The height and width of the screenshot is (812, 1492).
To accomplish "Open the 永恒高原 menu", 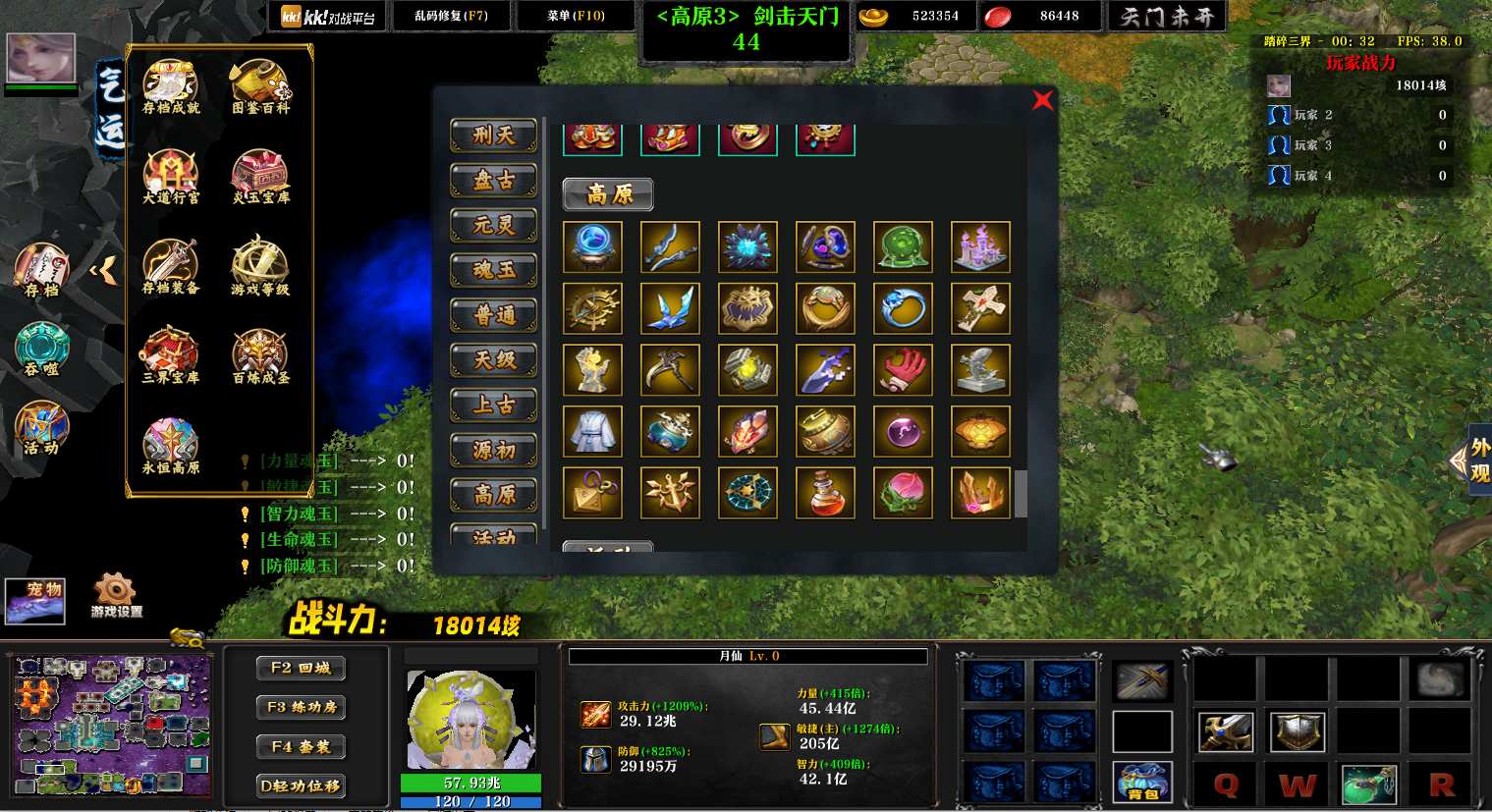I will click(x=171, y=447).
